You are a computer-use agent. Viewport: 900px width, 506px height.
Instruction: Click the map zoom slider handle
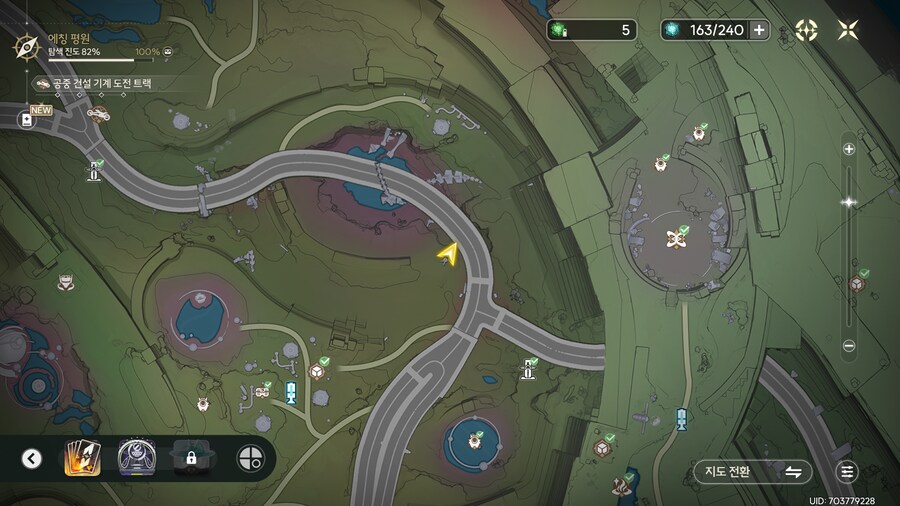click(849, 202)
